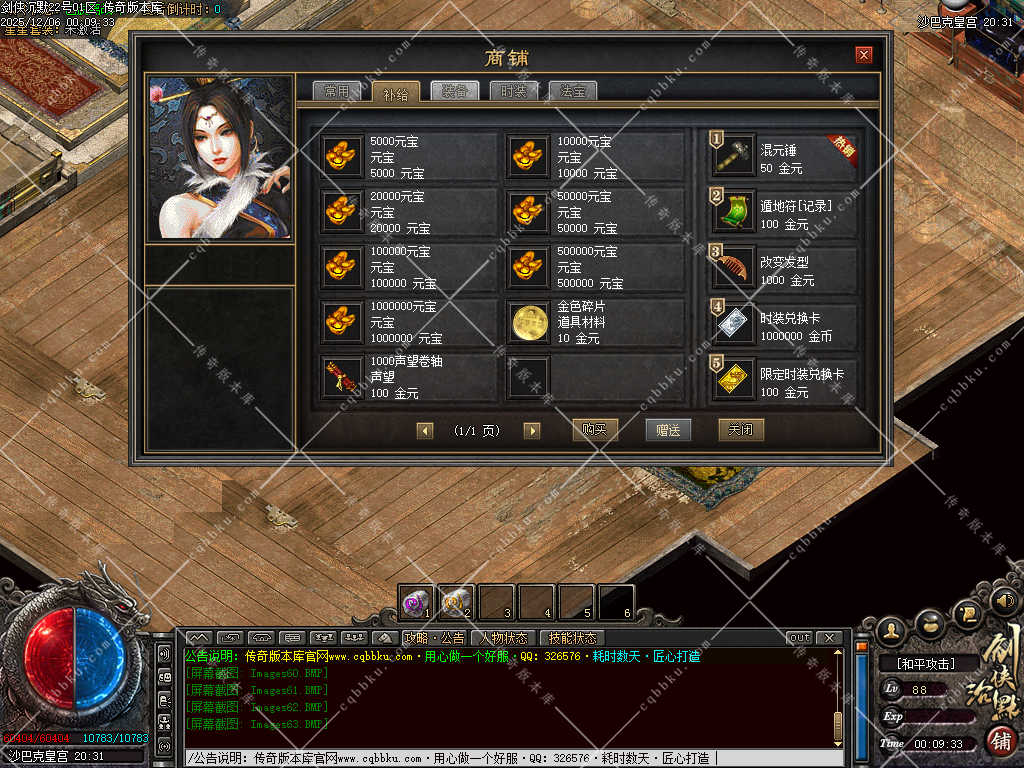1024x768 pixels.
Task: Open the 人物状态 character status panel
Action: (503, 638)
